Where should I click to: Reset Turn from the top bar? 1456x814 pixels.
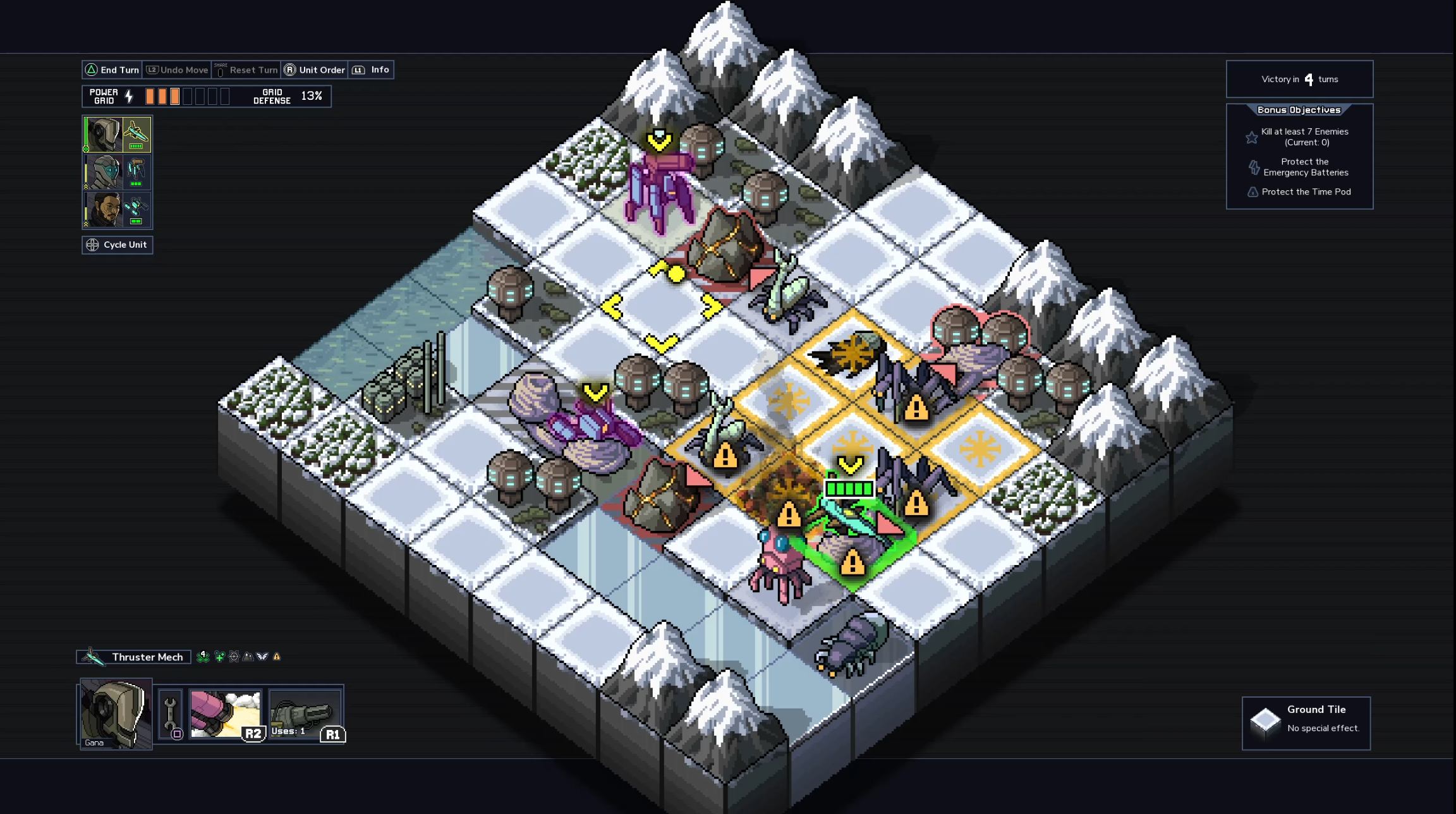click(x=246, y=70)
